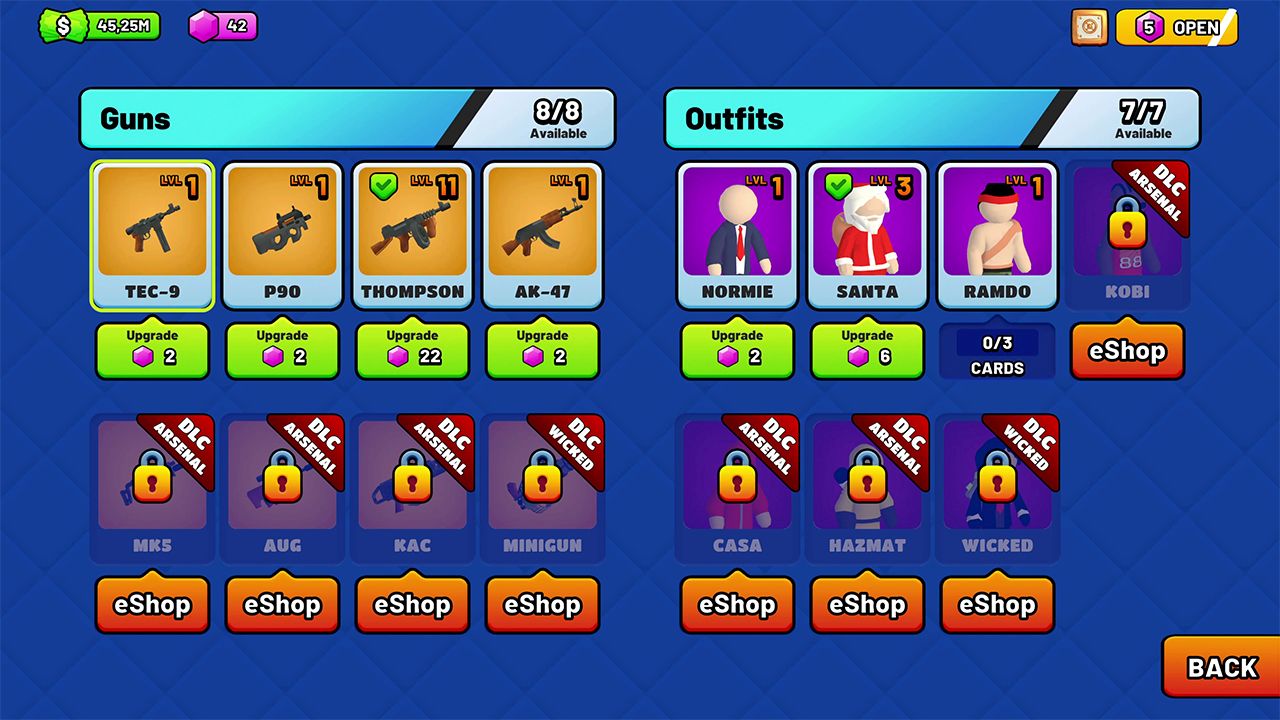1280x720 pixels.
Task: Upgrade the Thompson for 22 gems
Action: 412,351
